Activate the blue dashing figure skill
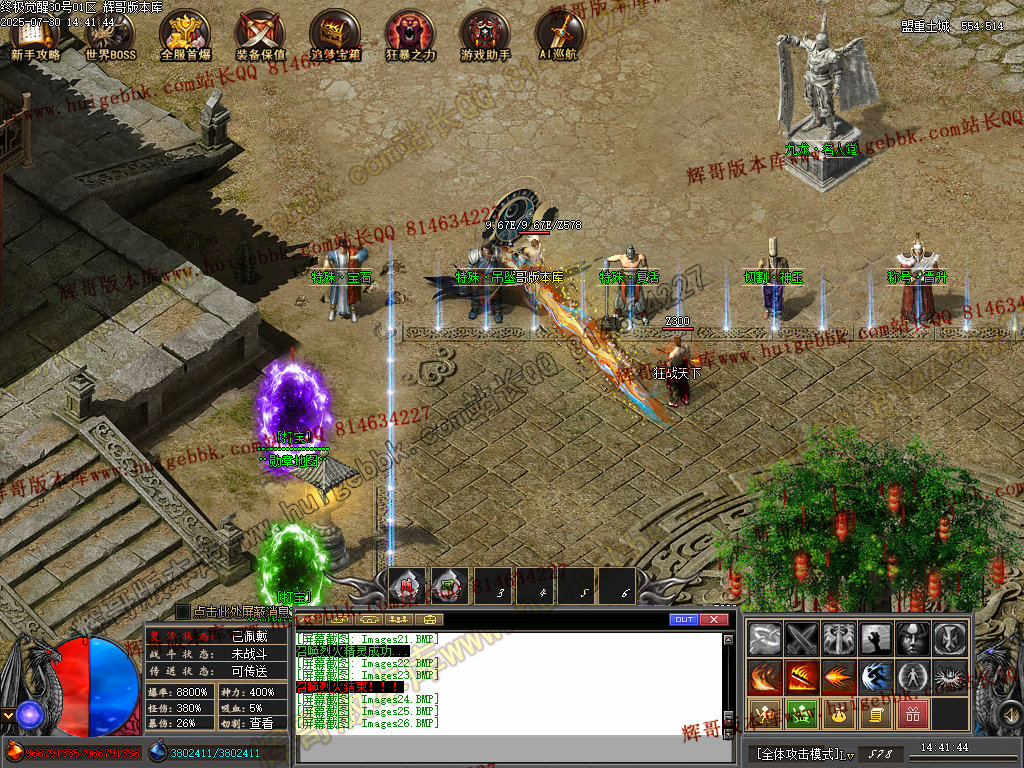 tap(876, 677)
